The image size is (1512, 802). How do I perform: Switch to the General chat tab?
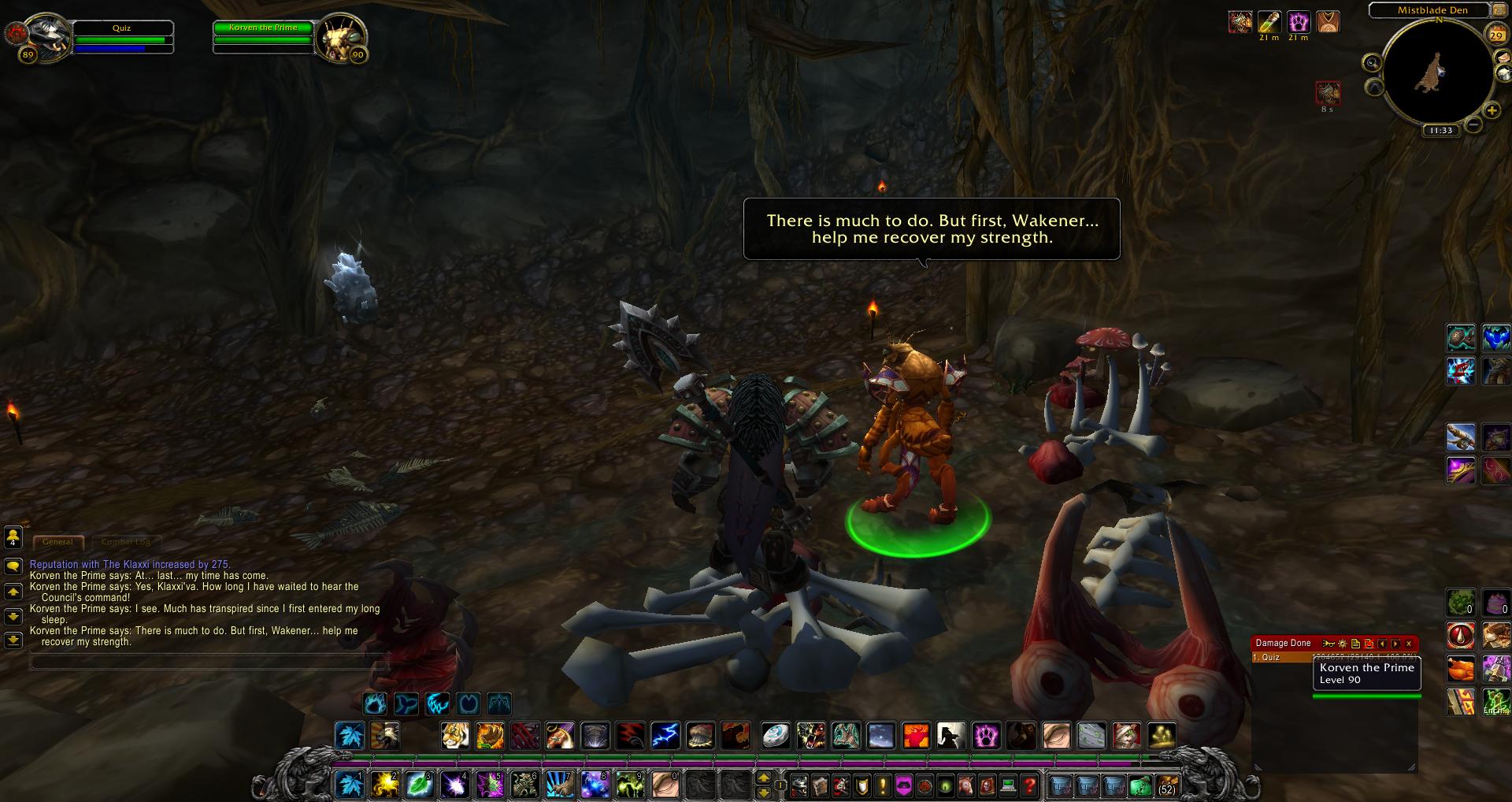point(57,542)
